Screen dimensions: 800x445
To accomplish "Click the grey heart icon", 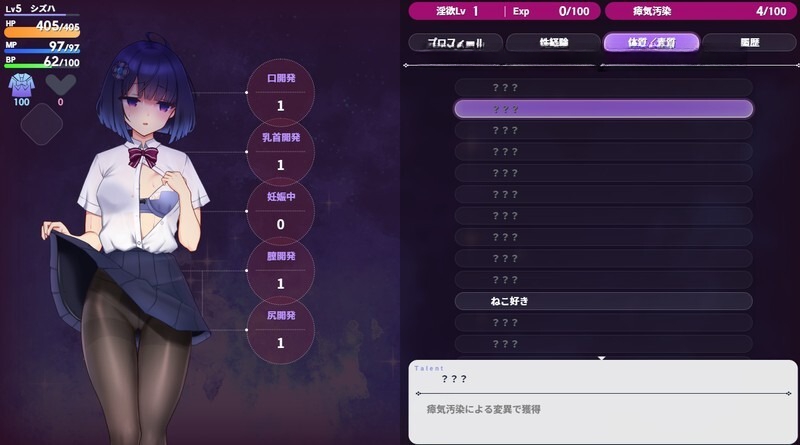I will tap(60, 85).
